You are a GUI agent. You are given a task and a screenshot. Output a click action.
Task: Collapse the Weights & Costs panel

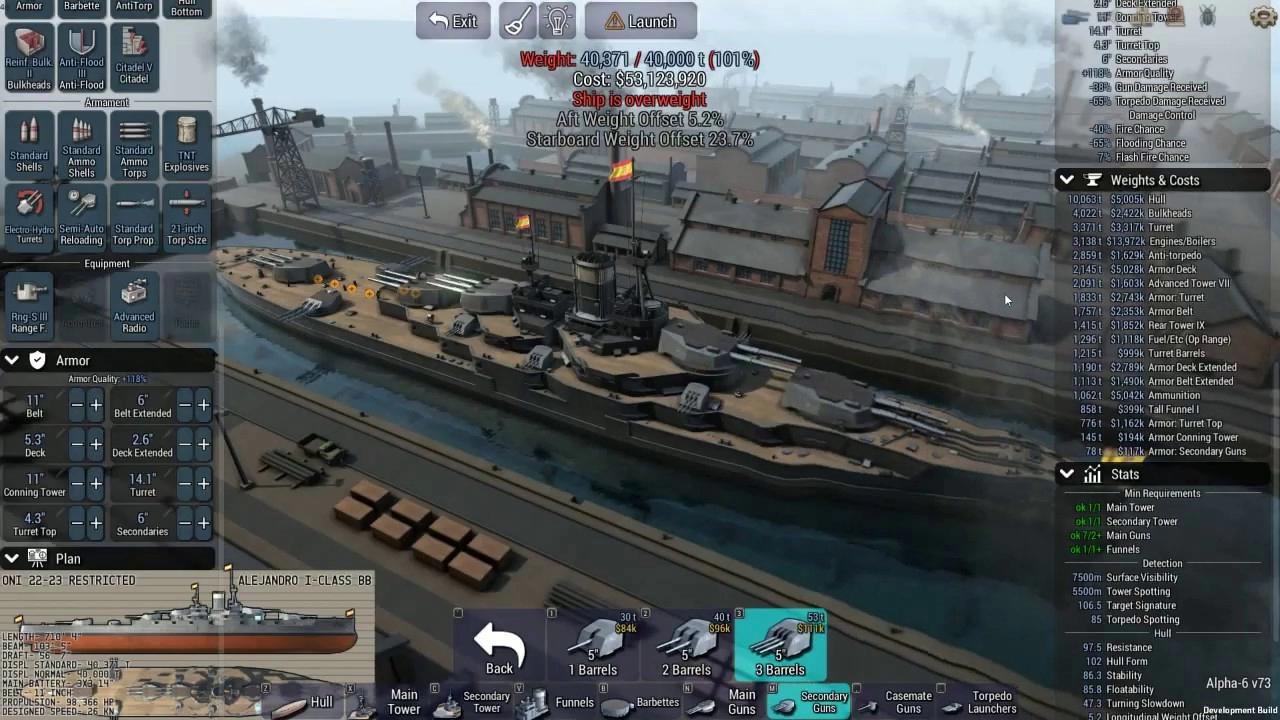(x=1066, y=180)
